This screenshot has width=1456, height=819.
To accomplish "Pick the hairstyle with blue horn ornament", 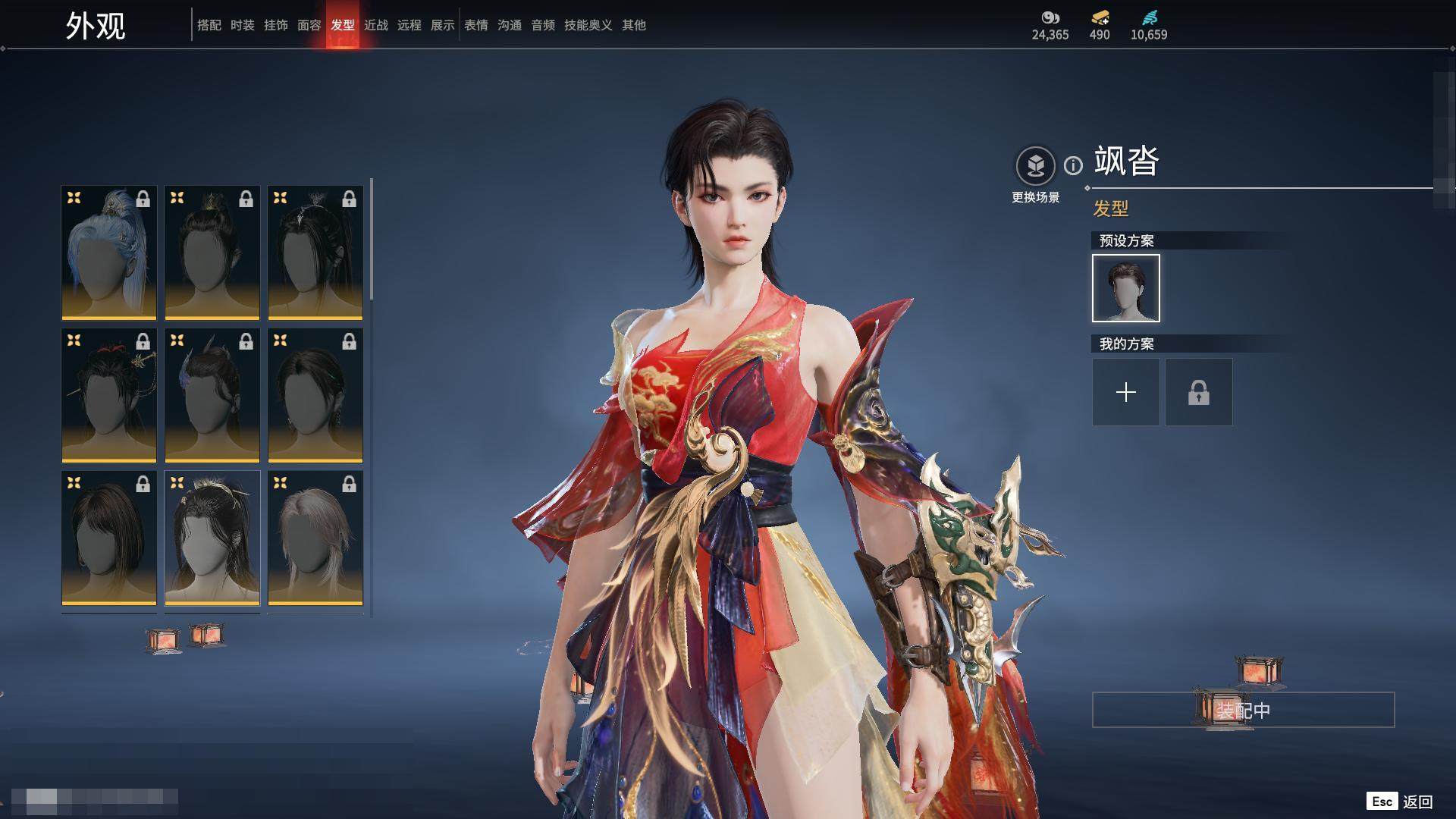I will click(212, 395).
